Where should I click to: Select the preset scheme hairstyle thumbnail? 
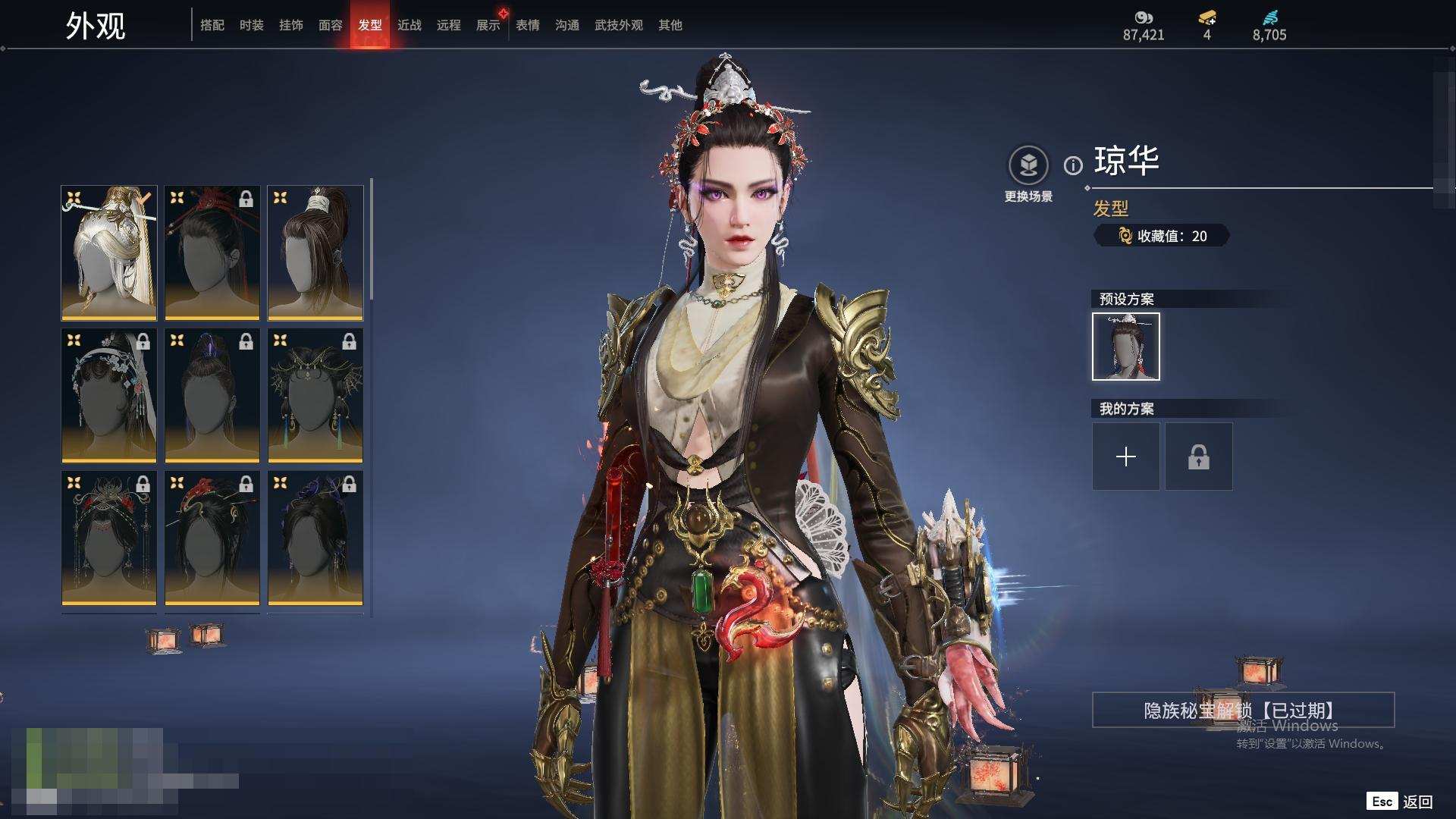click(x=1125, y=347)
